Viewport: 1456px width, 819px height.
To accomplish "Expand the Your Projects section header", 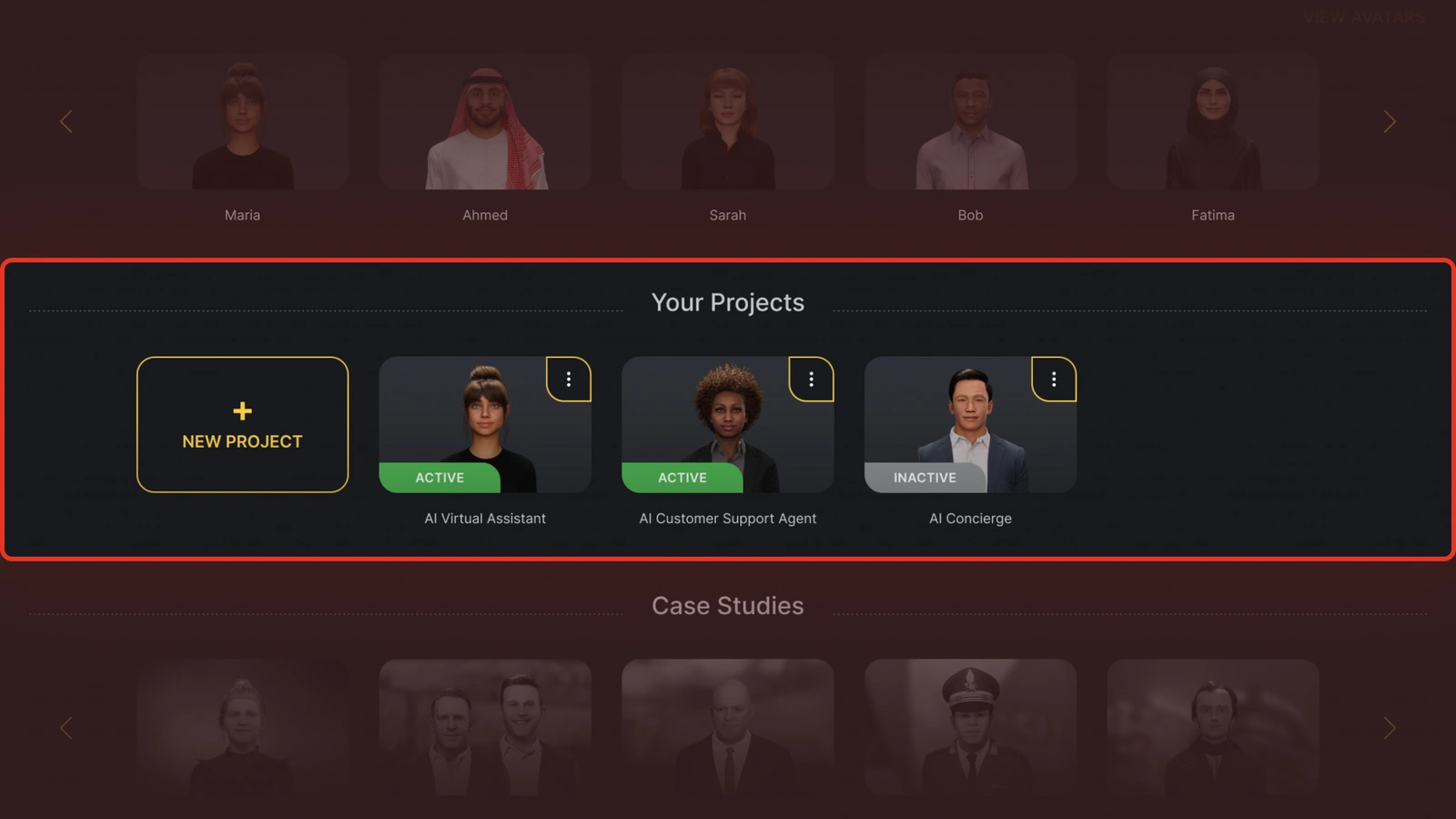I will coord(727,302).
